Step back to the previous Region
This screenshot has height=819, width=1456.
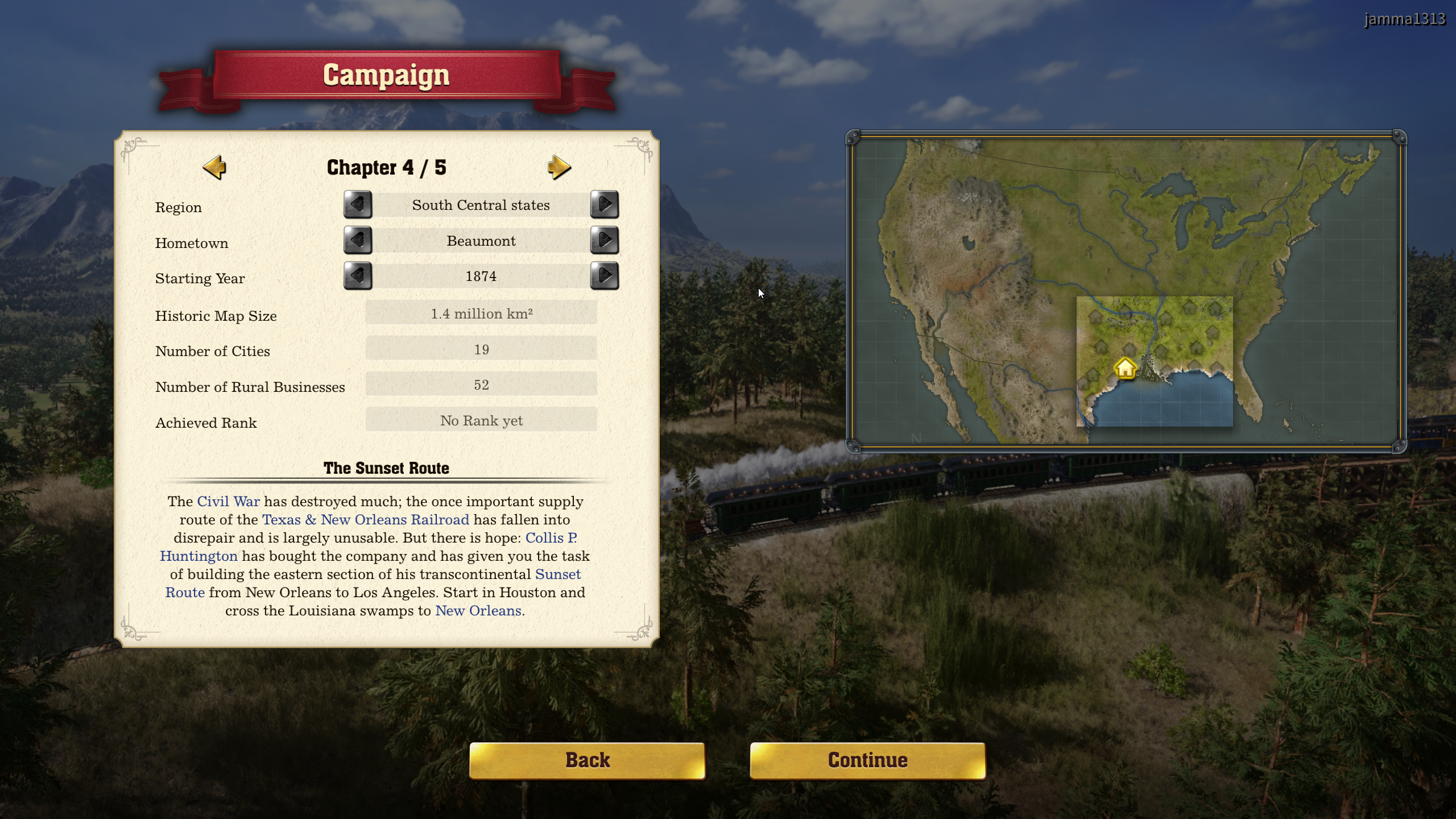click(x=358, y=205)
